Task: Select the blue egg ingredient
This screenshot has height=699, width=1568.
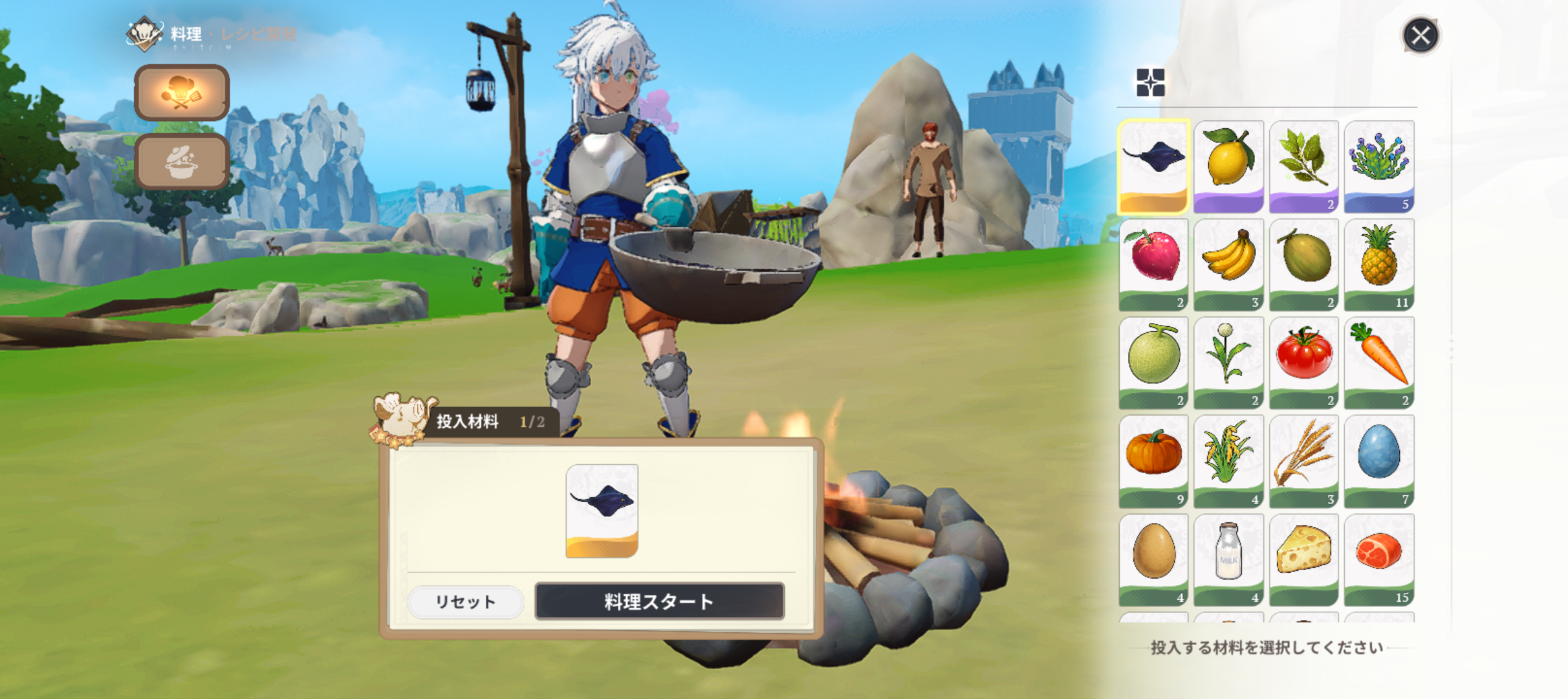Action: (x=1378, y=461)
